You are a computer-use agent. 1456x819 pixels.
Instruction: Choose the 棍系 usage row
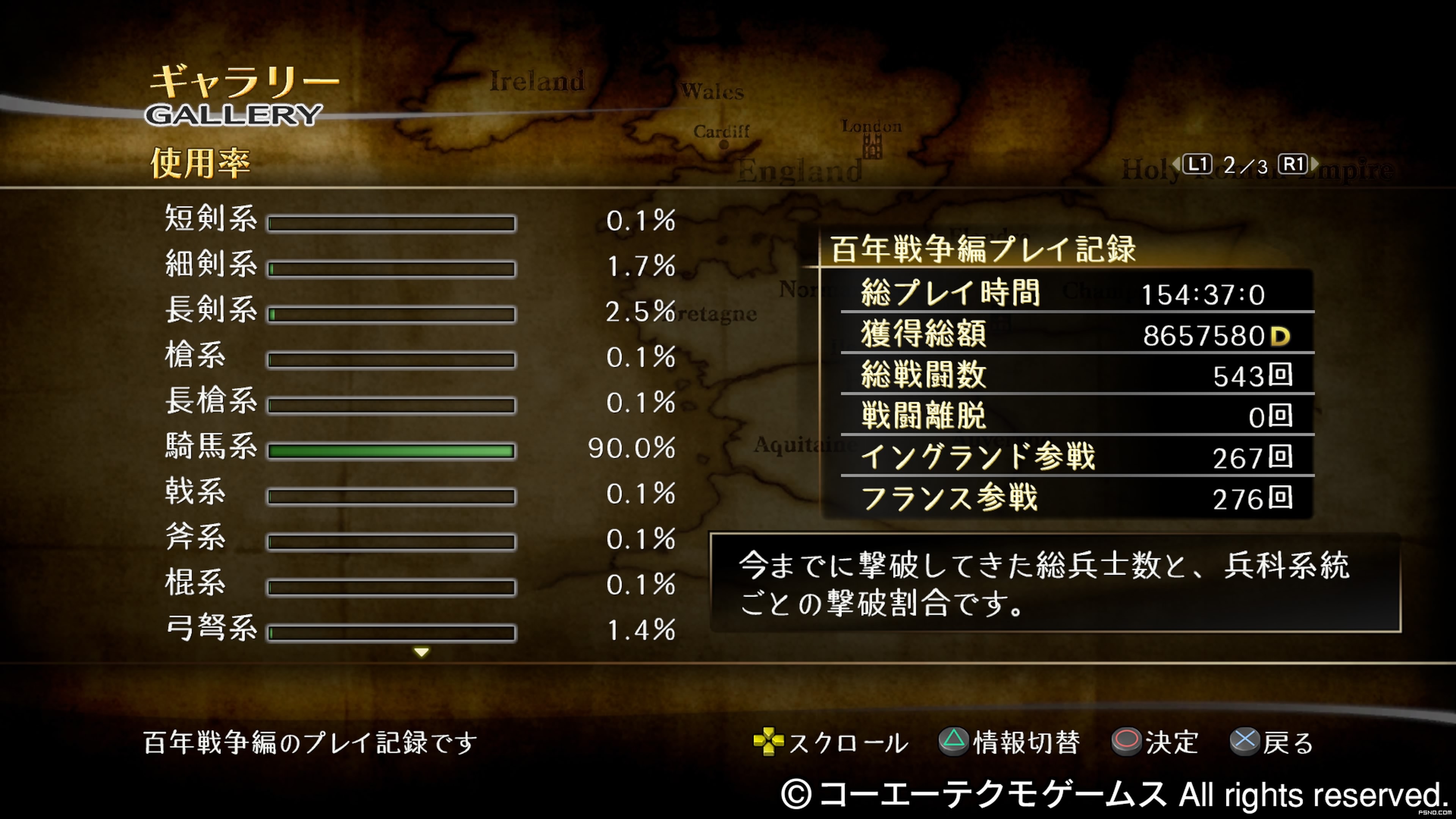[419, 585]
